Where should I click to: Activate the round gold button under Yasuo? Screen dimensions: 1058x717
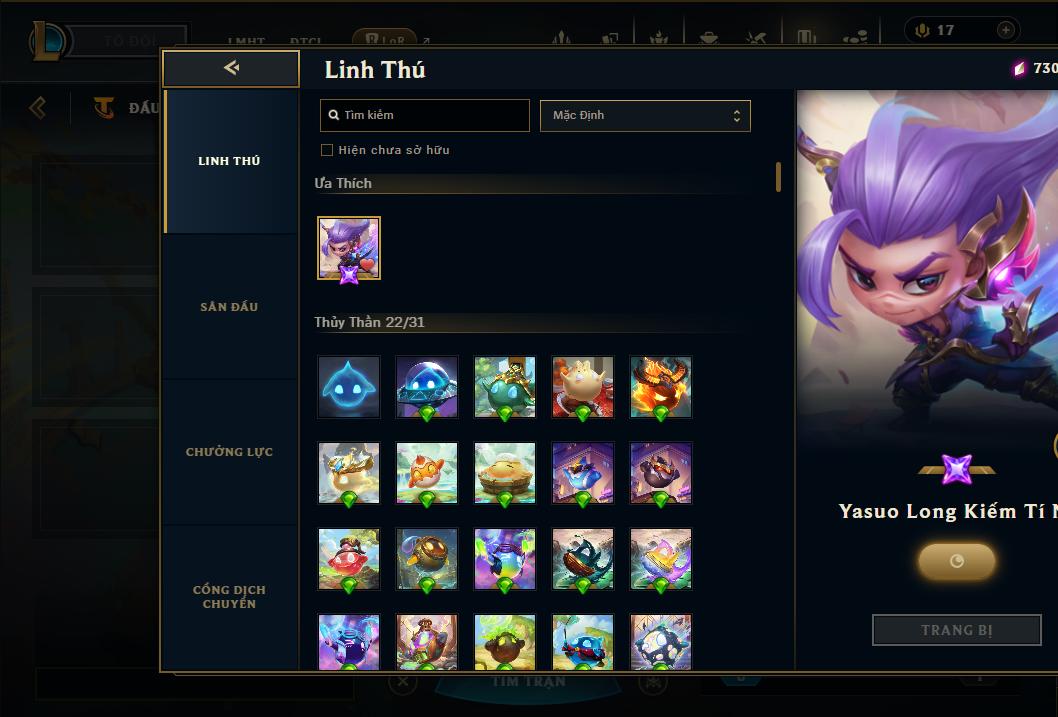956,561
